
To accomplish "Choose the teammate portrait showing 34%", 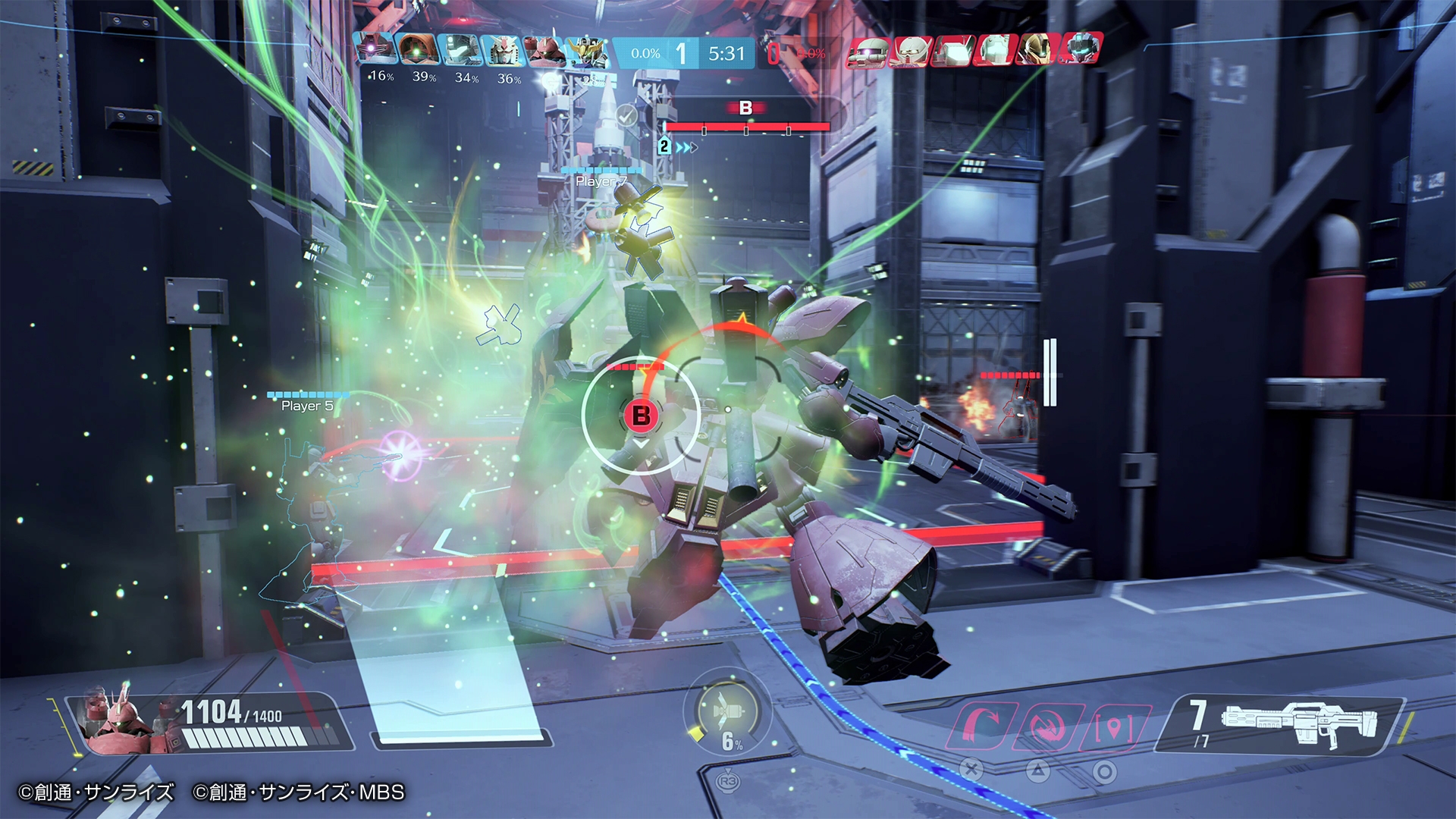I will click(x=460, y=51).
